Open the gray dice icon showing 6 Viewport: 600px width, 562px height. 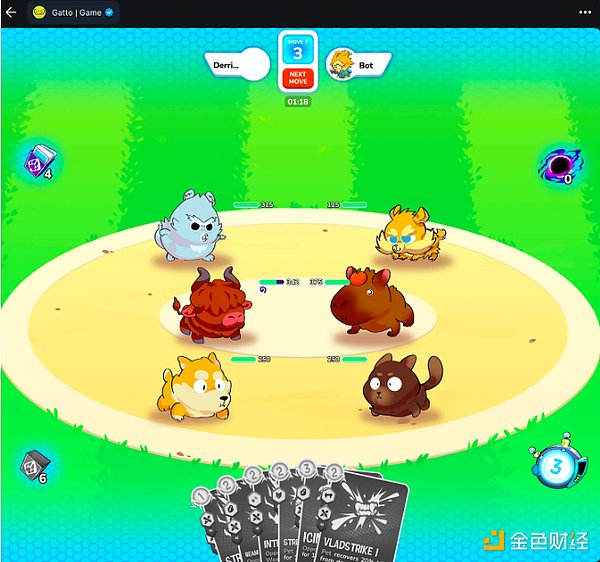[35, 465]
